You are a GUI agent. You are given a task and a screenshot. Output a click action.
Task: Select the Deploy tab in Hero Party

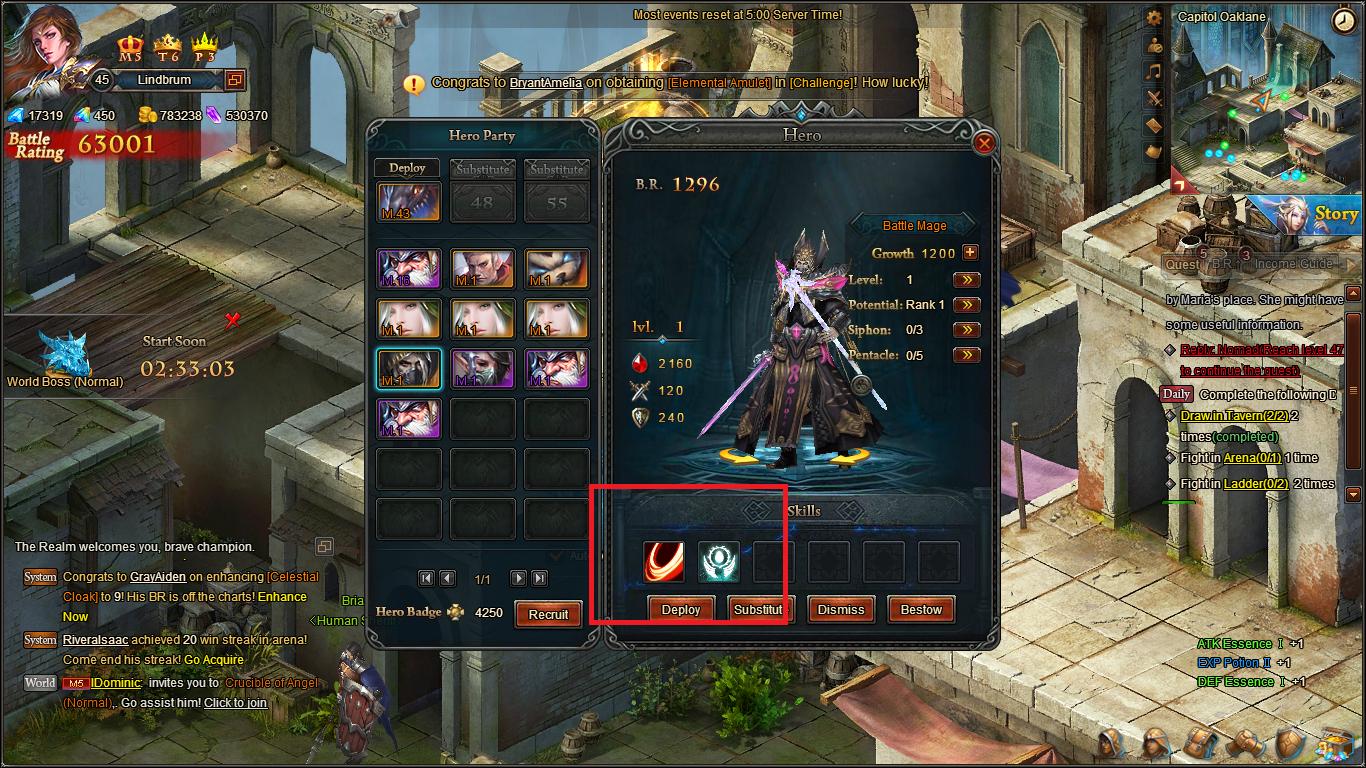pyautogui.click(x=406, y=167)
